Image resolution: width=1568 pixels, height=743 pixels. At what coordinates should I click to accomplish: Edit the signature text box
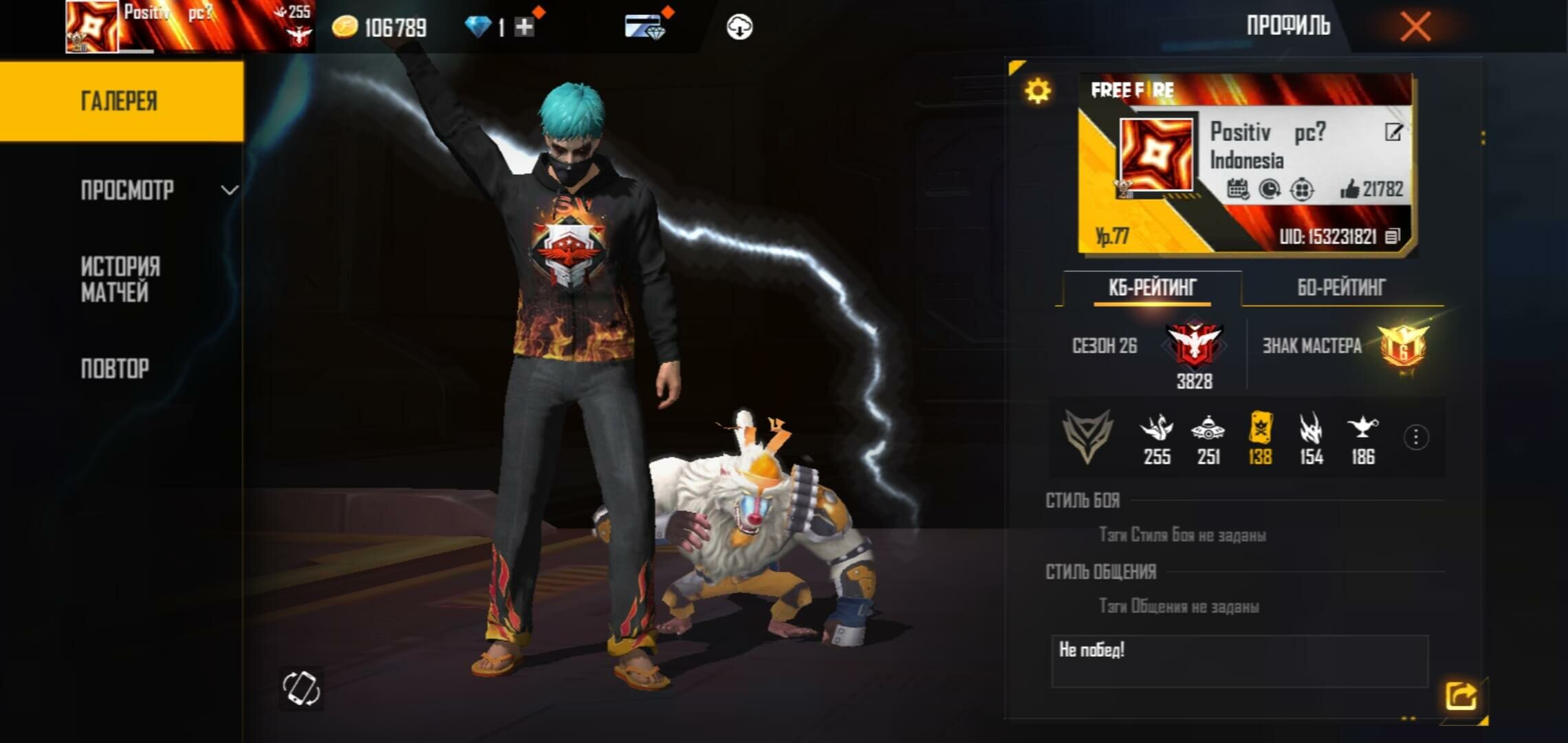(1239, 660)
